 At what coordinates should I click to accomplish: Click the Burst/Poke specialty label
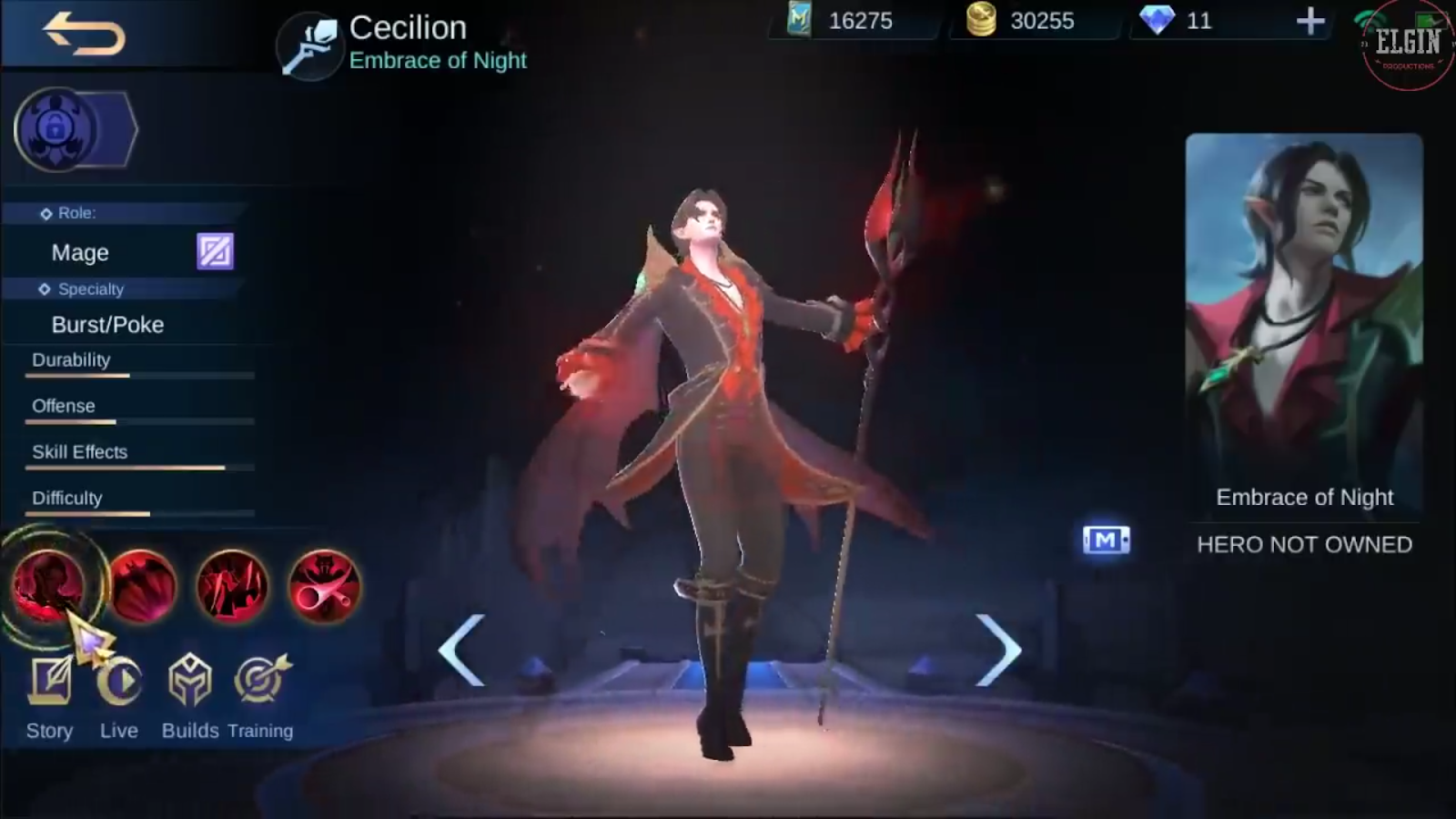pyautogui.click(x=107, y=324)
